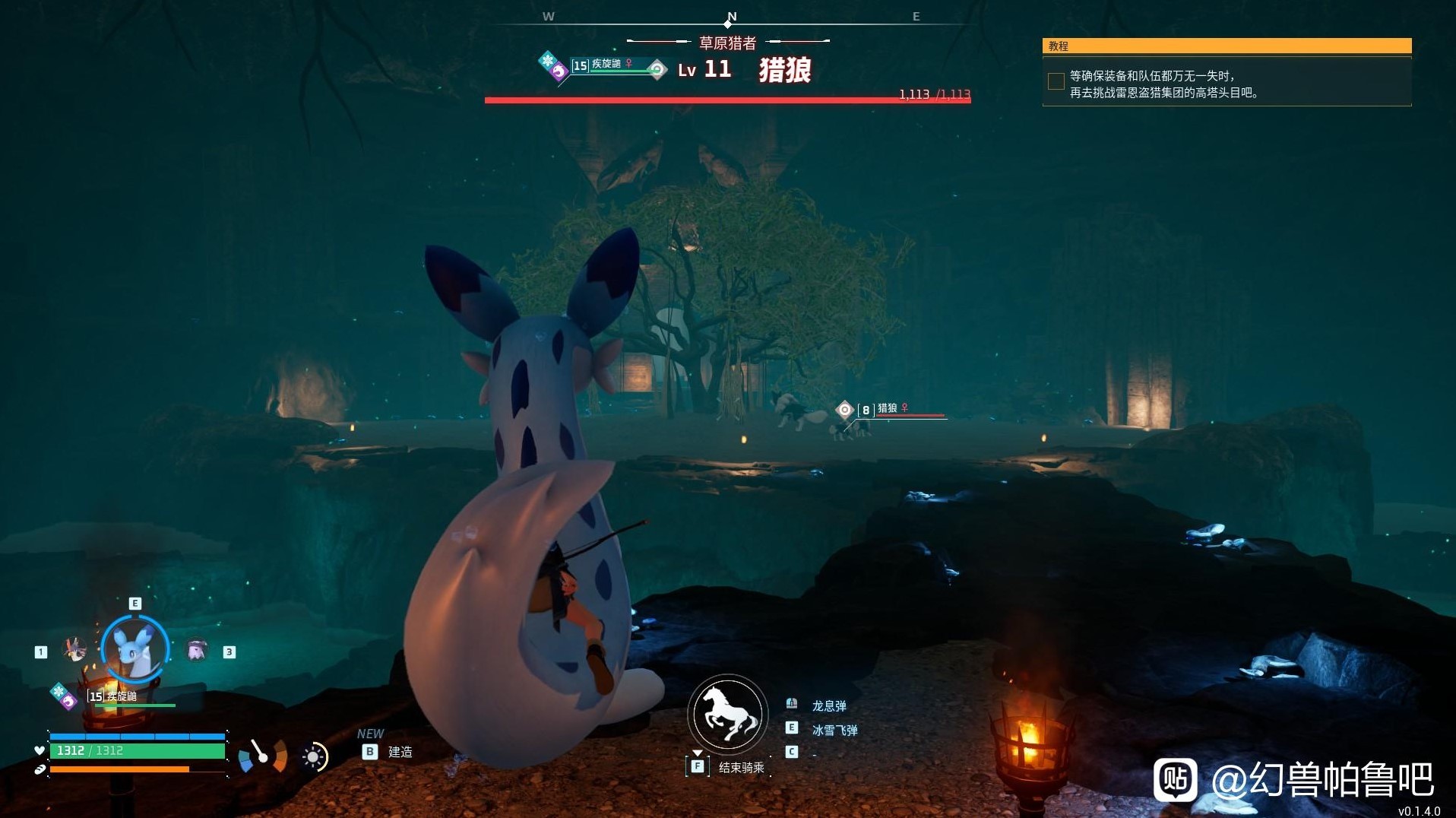Open the 幻兽帕鲁吧 watermark logo

[1175, 779]
